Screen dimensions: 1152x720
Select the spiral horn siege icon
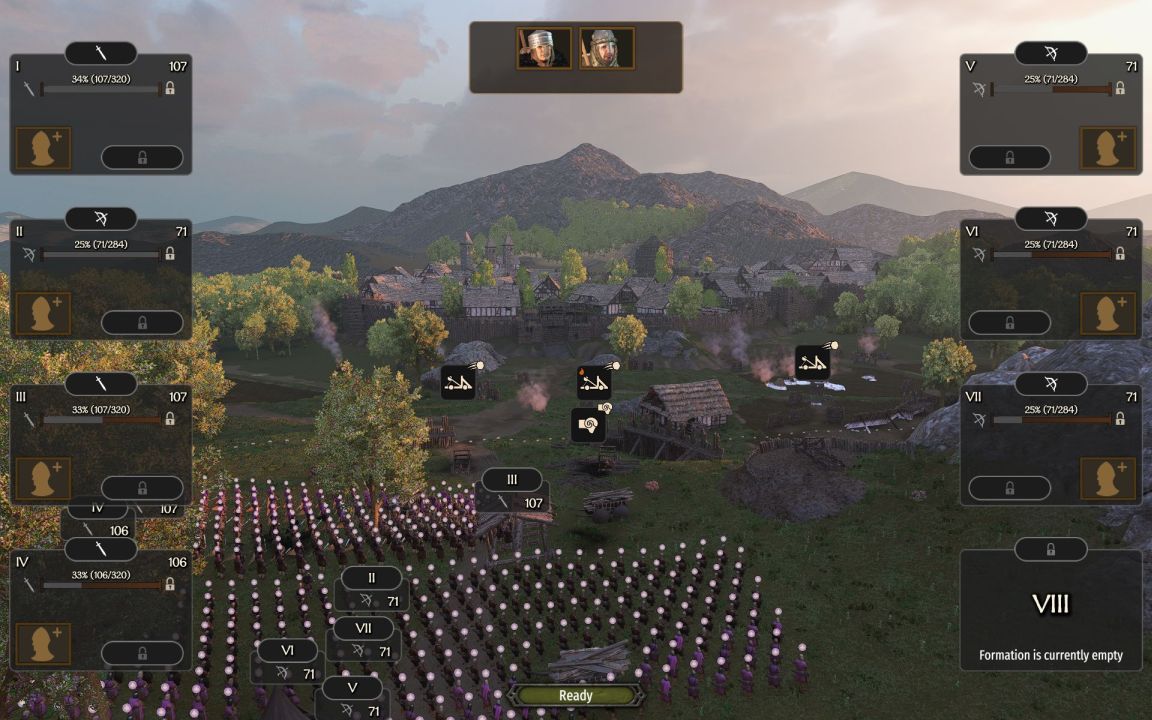pos(588,424)
